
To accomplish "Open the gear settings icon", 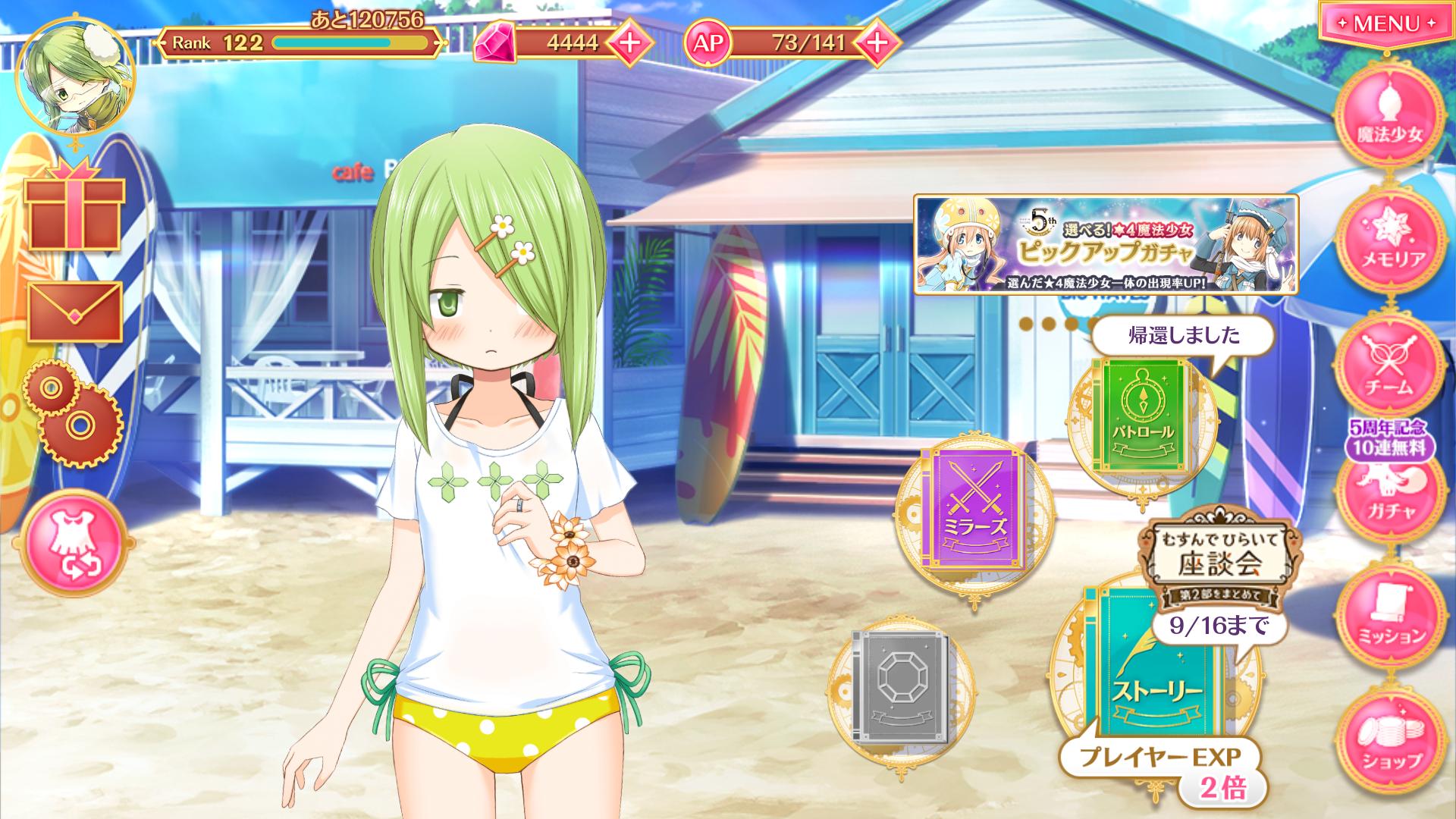I will click(x=73, y=413).
